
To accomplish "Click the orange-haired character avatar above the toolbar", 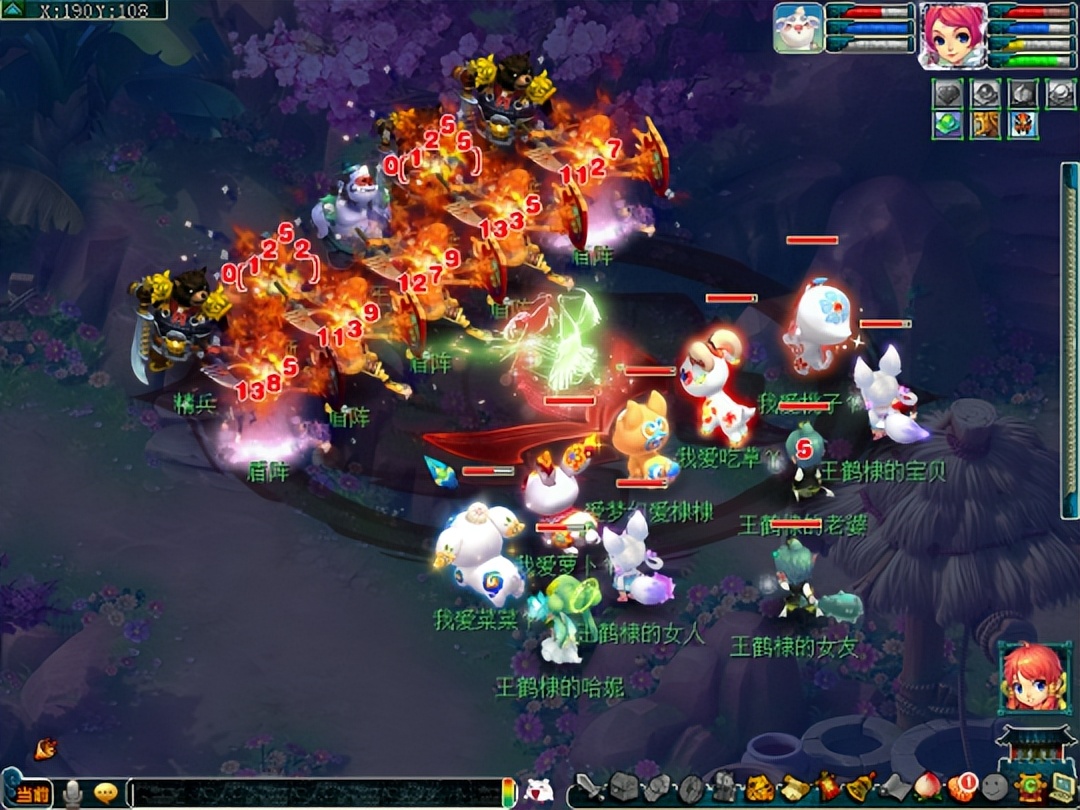I will [1033, 677].
